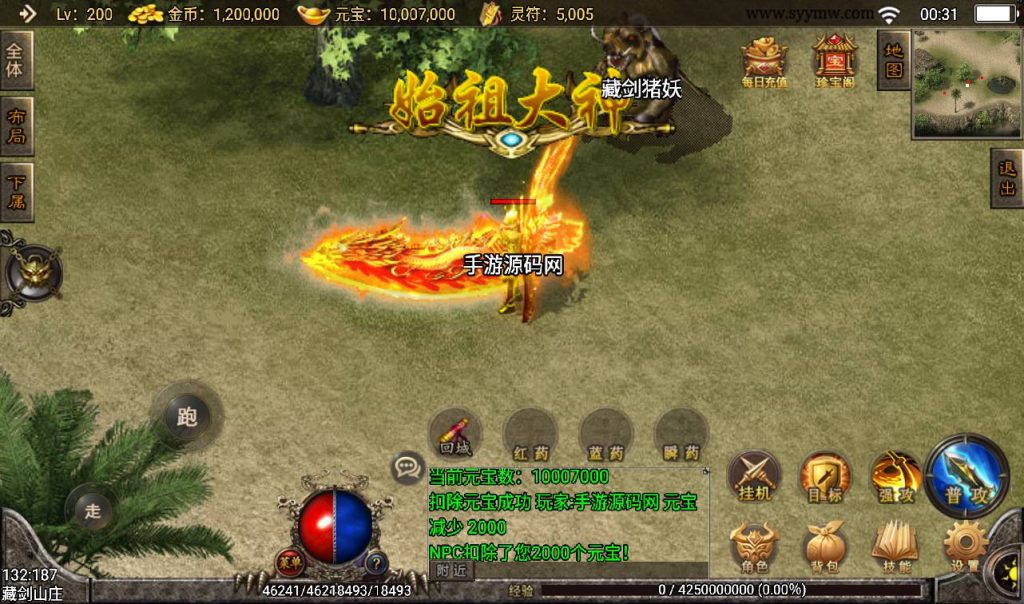Switch to the 附近 nearby chat tab
The image size is (1024, 604).
(x=452, y=569)
